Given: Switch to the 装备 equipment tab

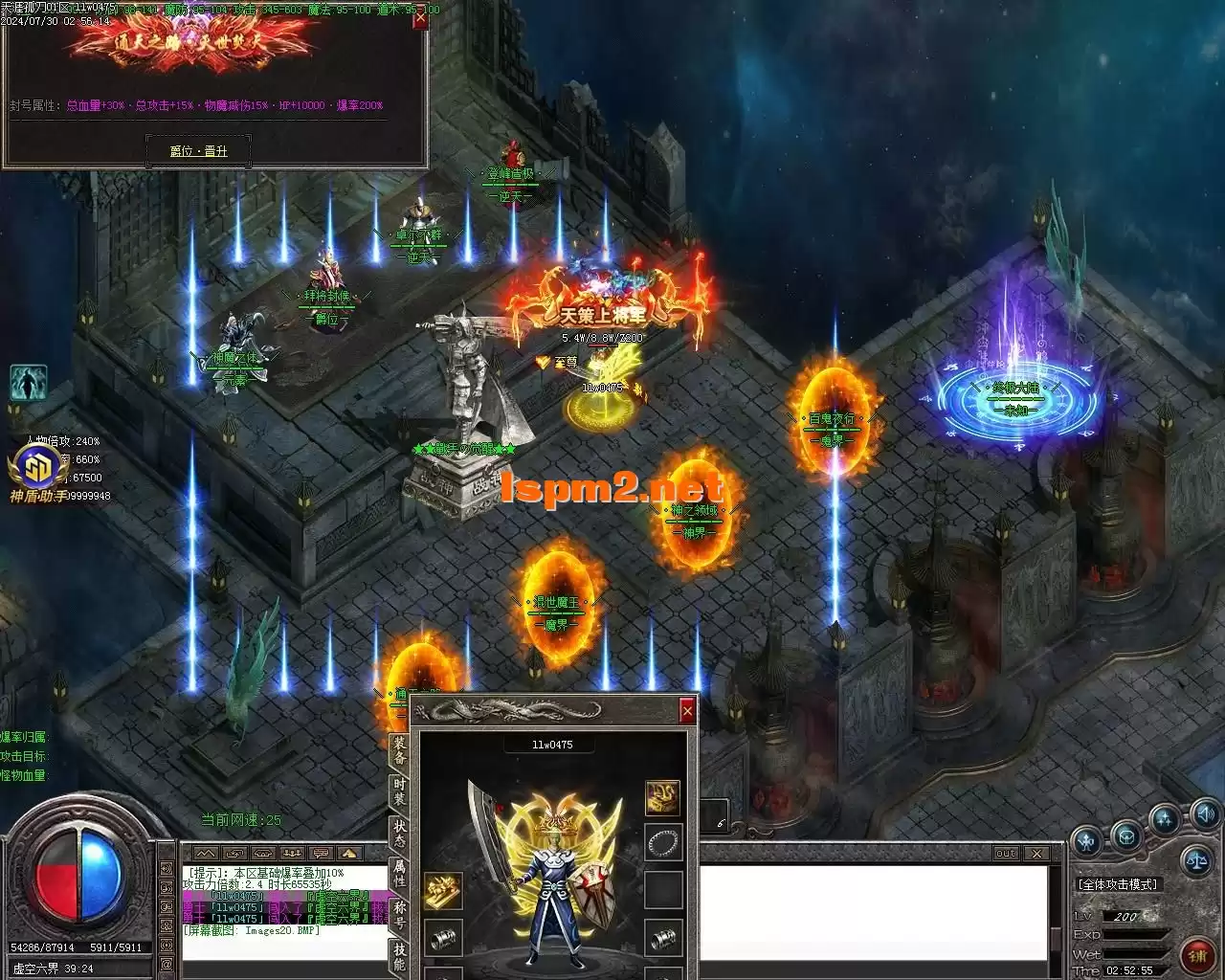Looking at the screenshot, I should [399, 749].
